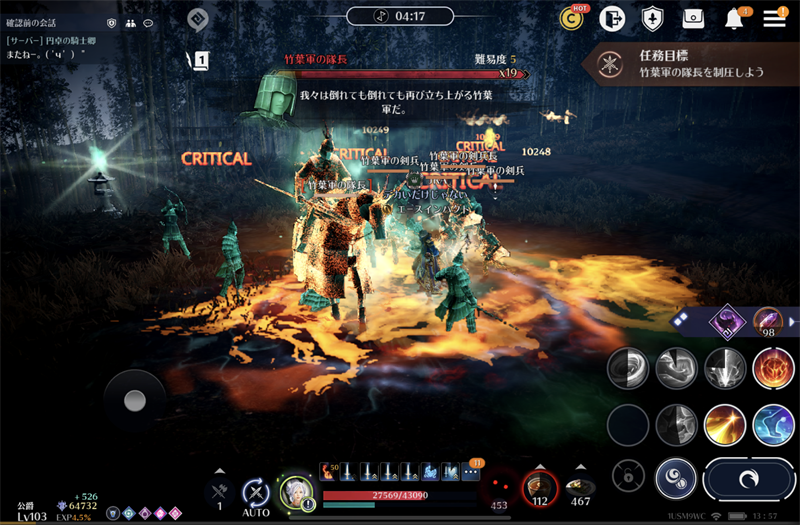Open the shield with cross icon
This screenshot has width=800, height=525.
[652, 18]
